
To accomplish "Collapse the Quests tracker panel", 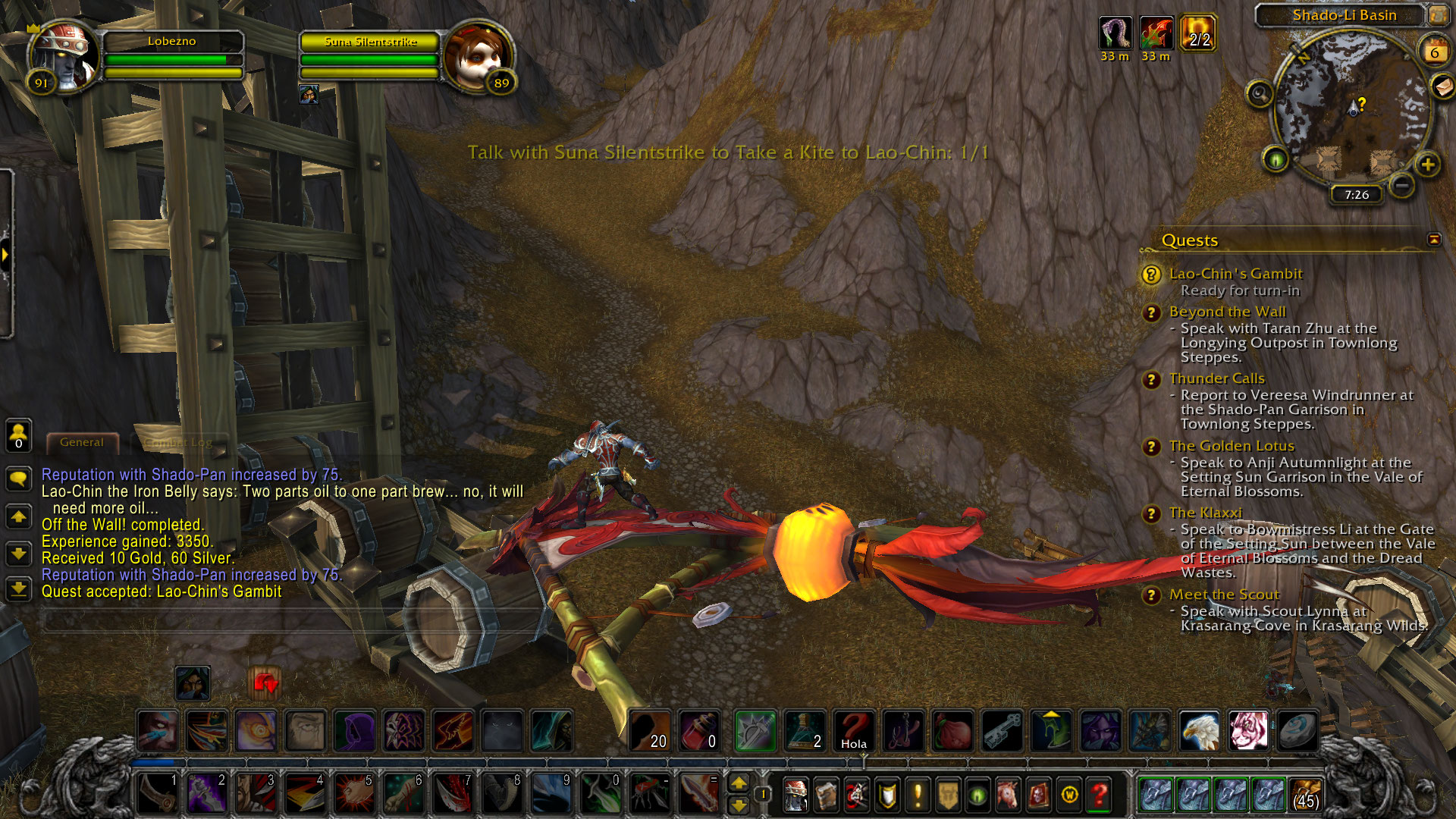I will (1434, 240).
